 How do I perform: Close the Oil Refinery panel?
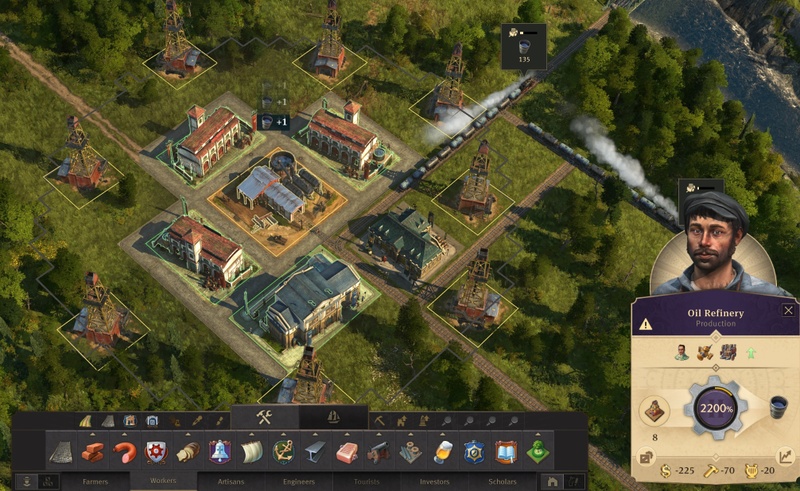tap(788, 311)
